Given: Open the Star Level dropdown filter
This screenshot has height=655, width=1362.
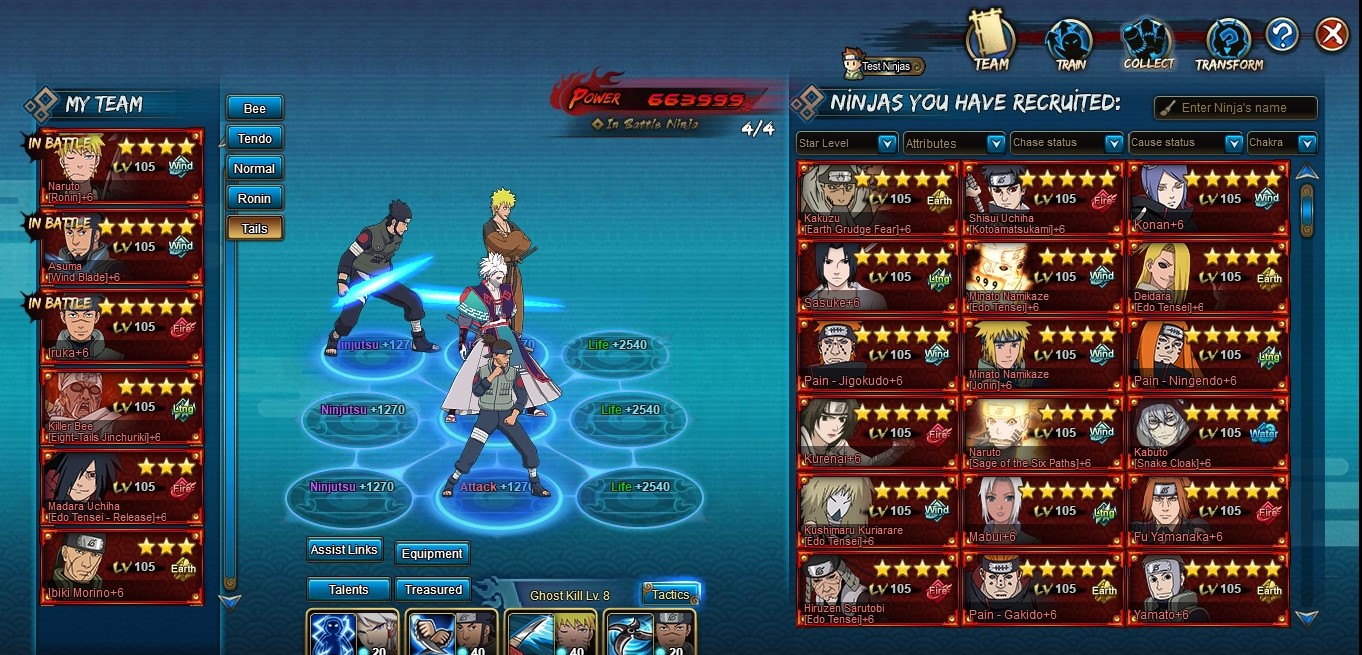Looking at the screenshot, I should [x=847, y=143].
